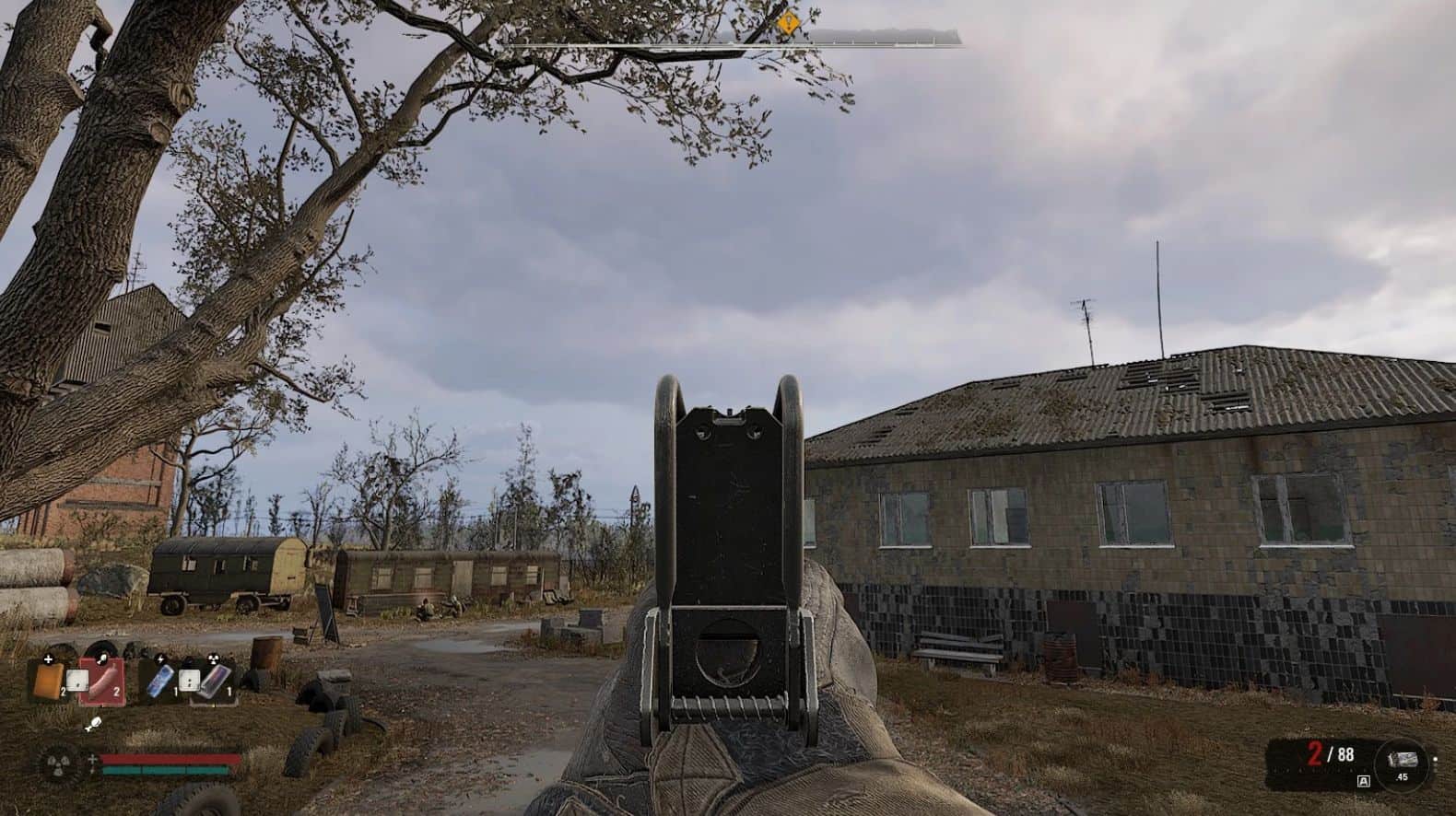Select the blue energy drink quick slot

point(159,682)
